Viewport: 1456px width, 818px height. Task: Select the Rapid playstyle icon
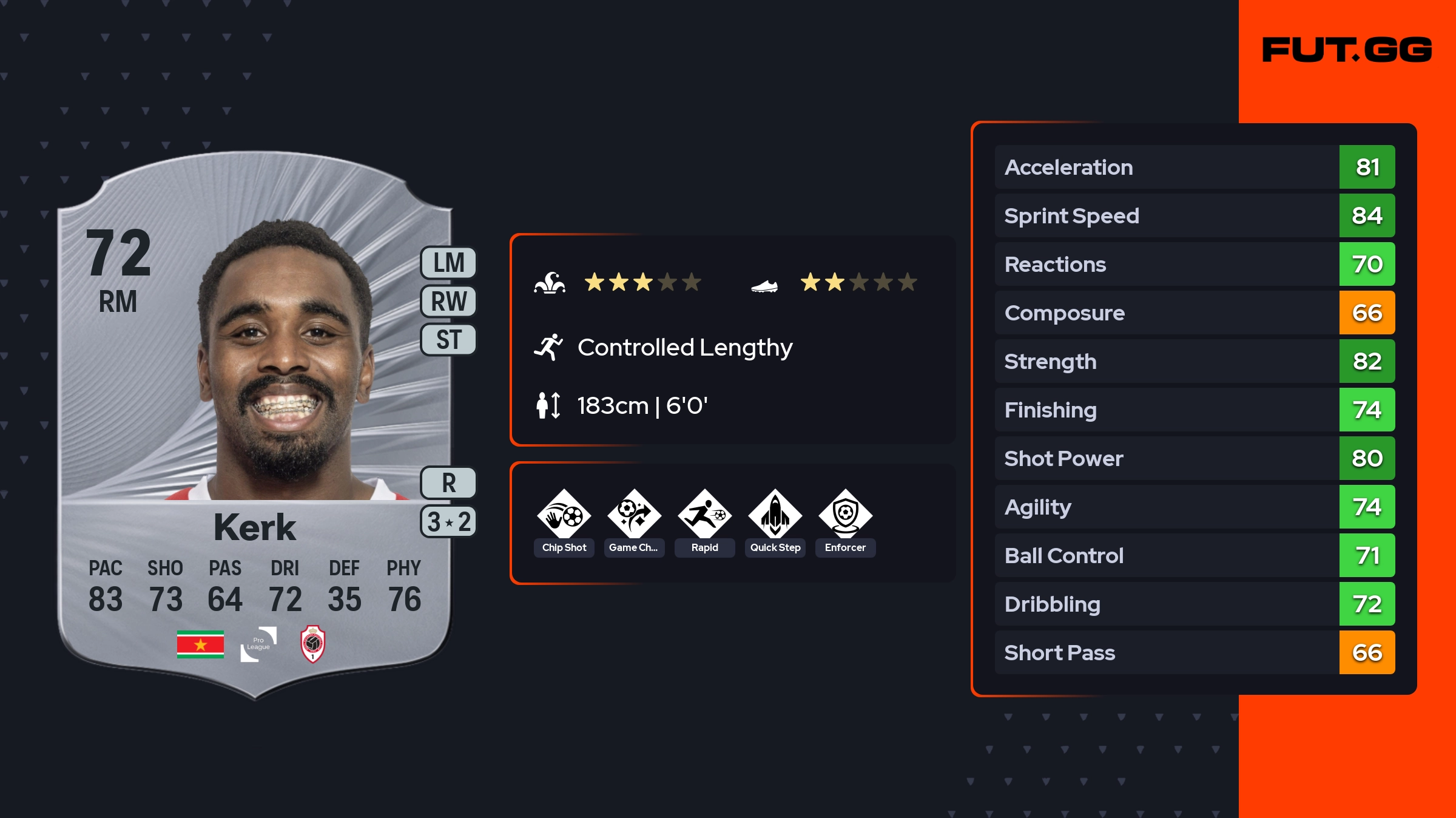[x=704, y=515]
